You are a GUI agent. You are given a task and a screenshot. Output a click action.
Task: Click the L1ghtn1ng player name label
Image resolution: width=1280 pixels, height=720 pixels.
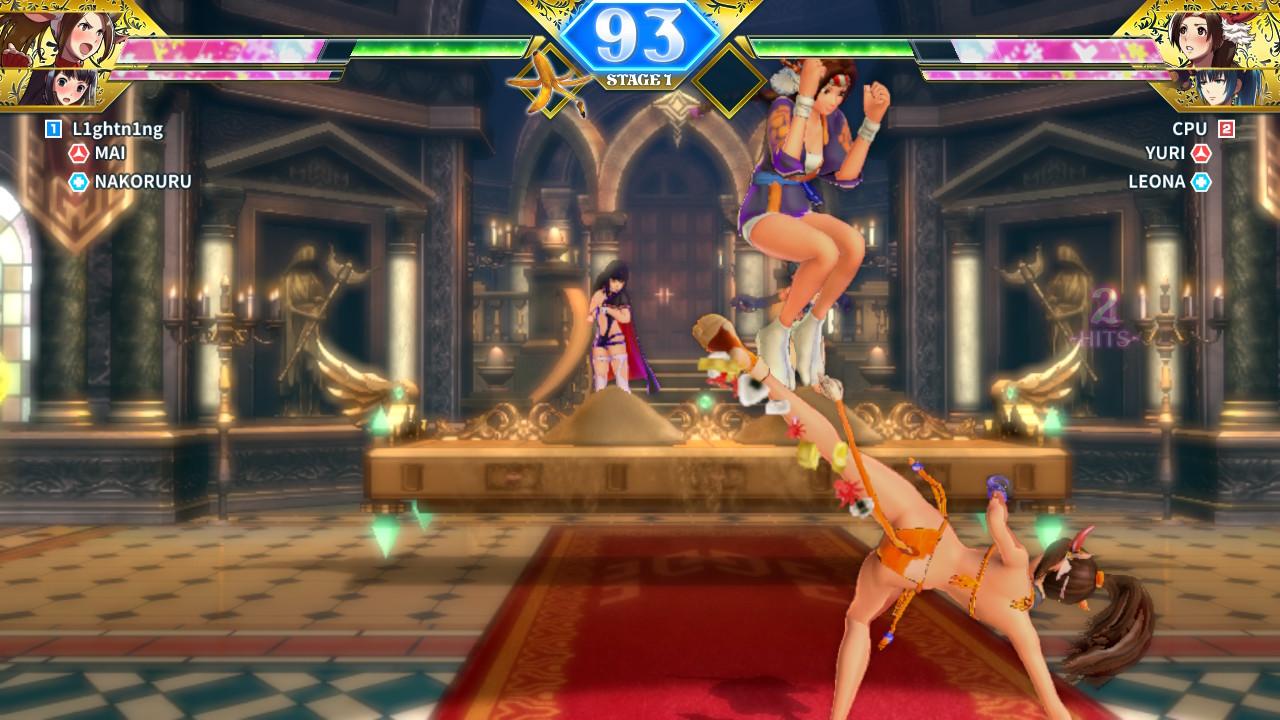click(117, 129)
